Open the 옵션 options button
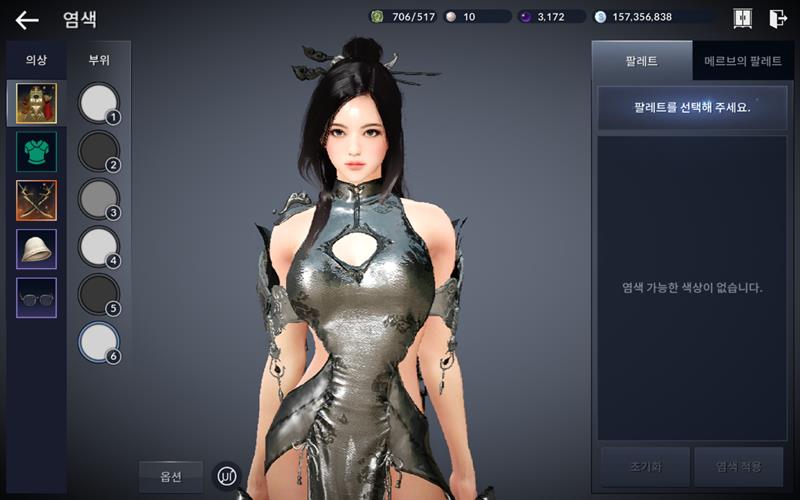The height and width of the screenshot is (500, 800). [x=171, y=475]
